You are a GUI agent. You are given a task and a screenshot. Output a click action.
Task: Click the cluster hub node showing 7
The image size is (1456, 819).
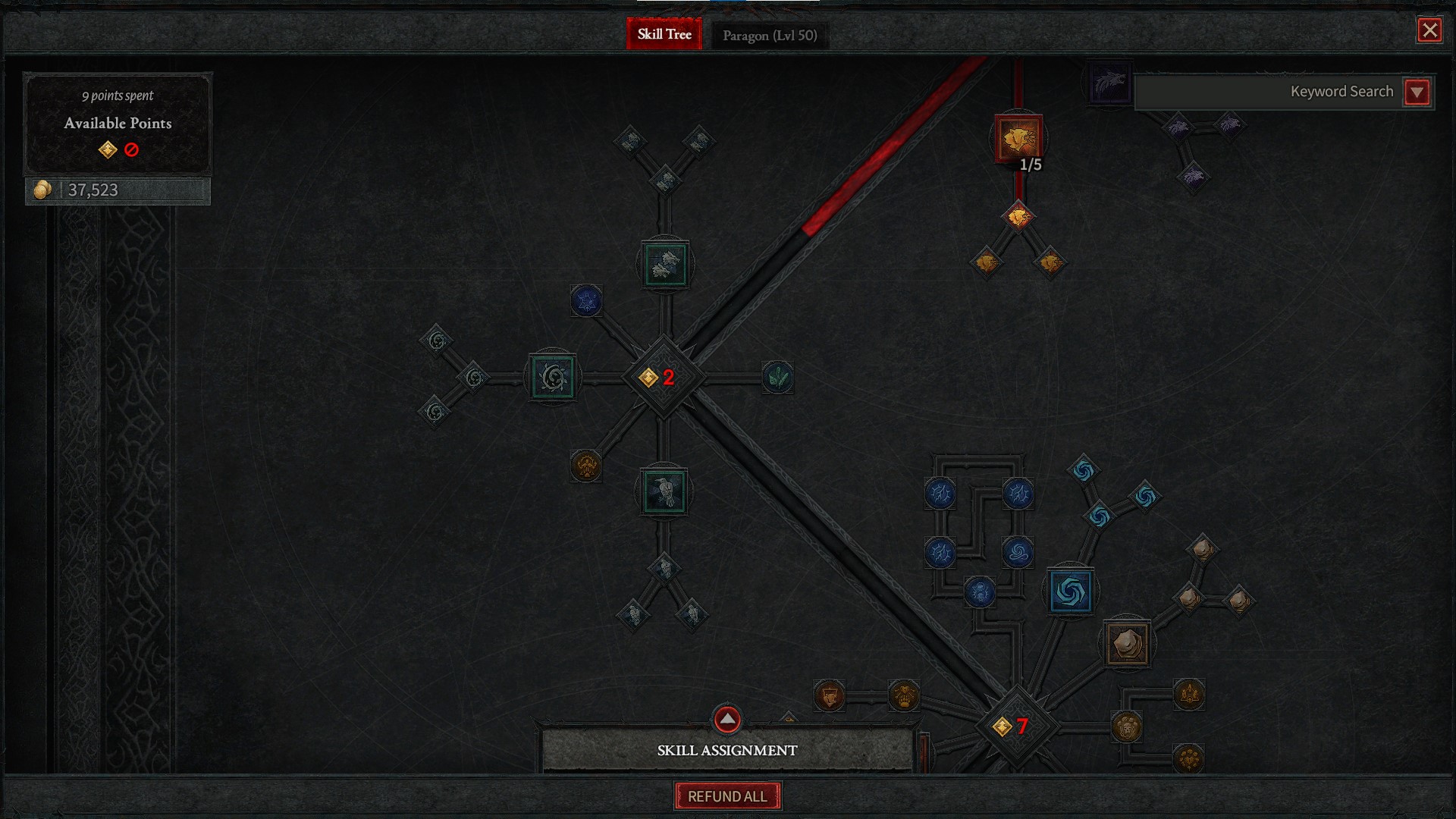click(1015, 726)
